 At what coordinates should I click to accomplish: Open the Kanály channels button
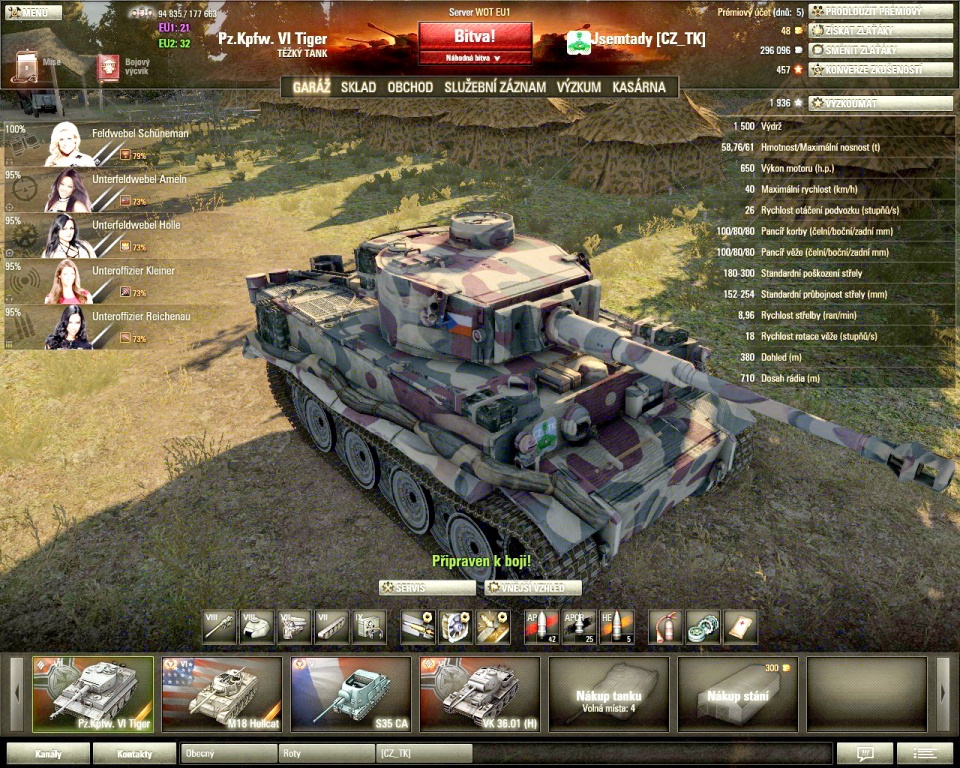point(48,753)
